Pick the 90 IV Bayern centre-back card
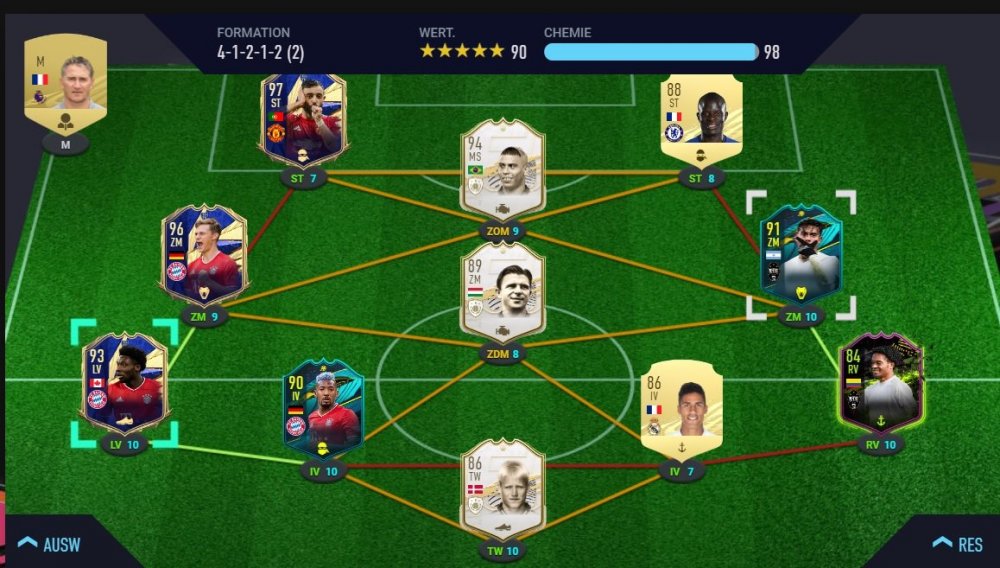 (323, 408)
